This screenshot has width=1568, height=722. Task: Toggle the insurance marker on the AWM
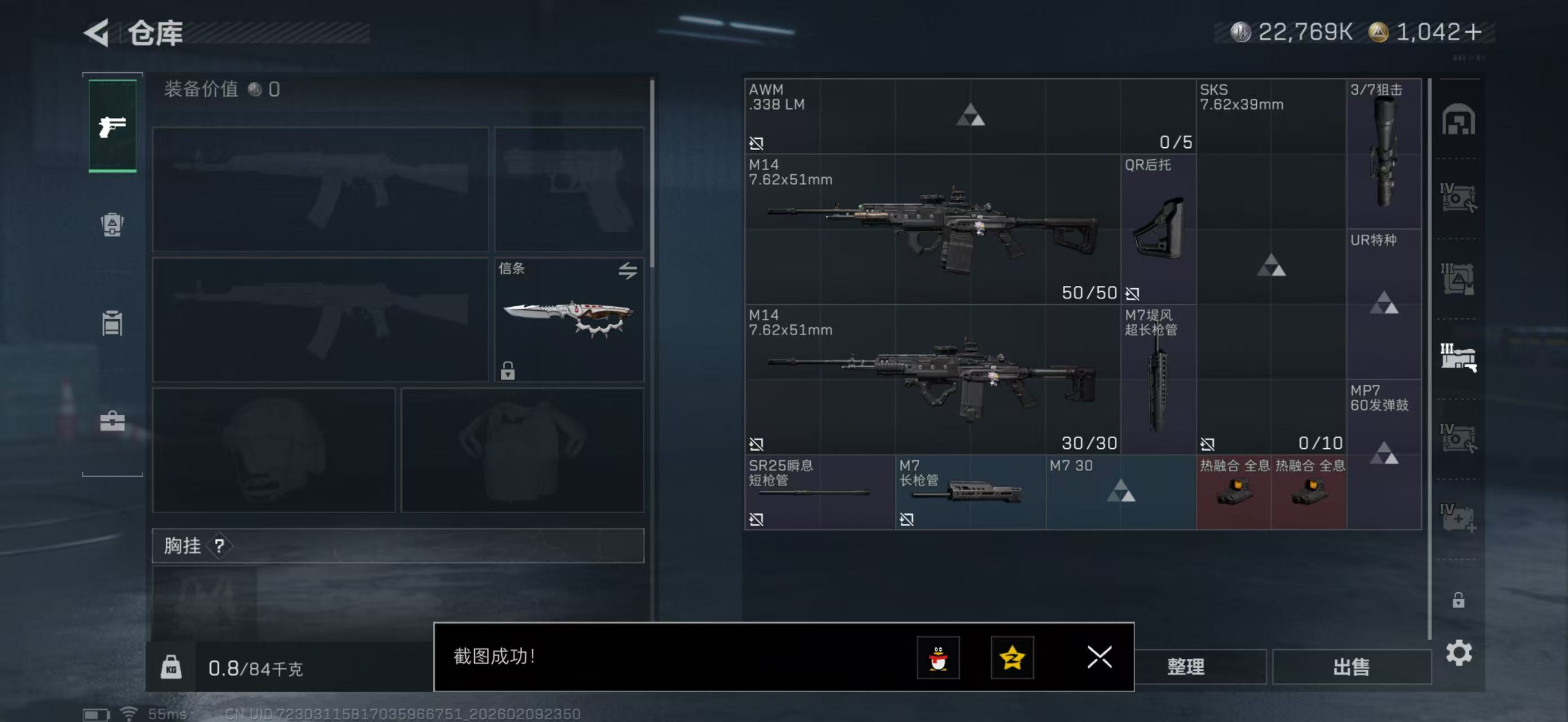pyautogui.click(x=757, y=144)
